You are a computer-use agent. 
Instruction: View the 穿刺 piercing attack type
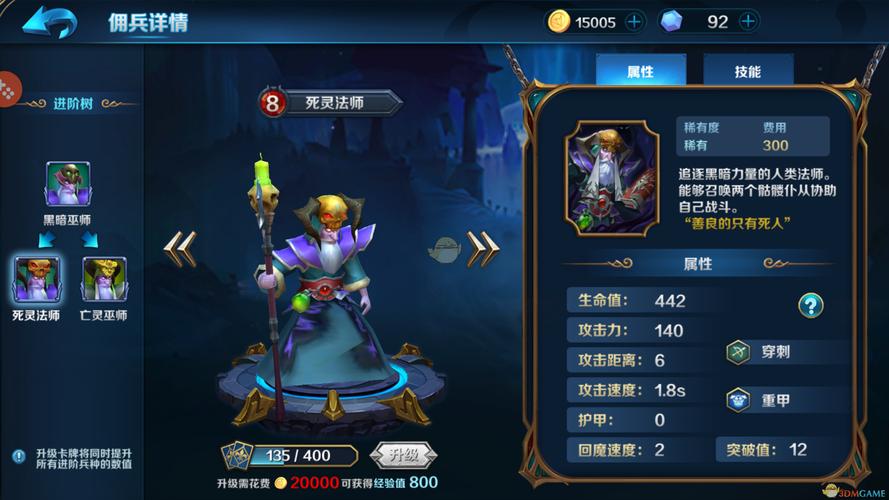click(x=775, y=352)
